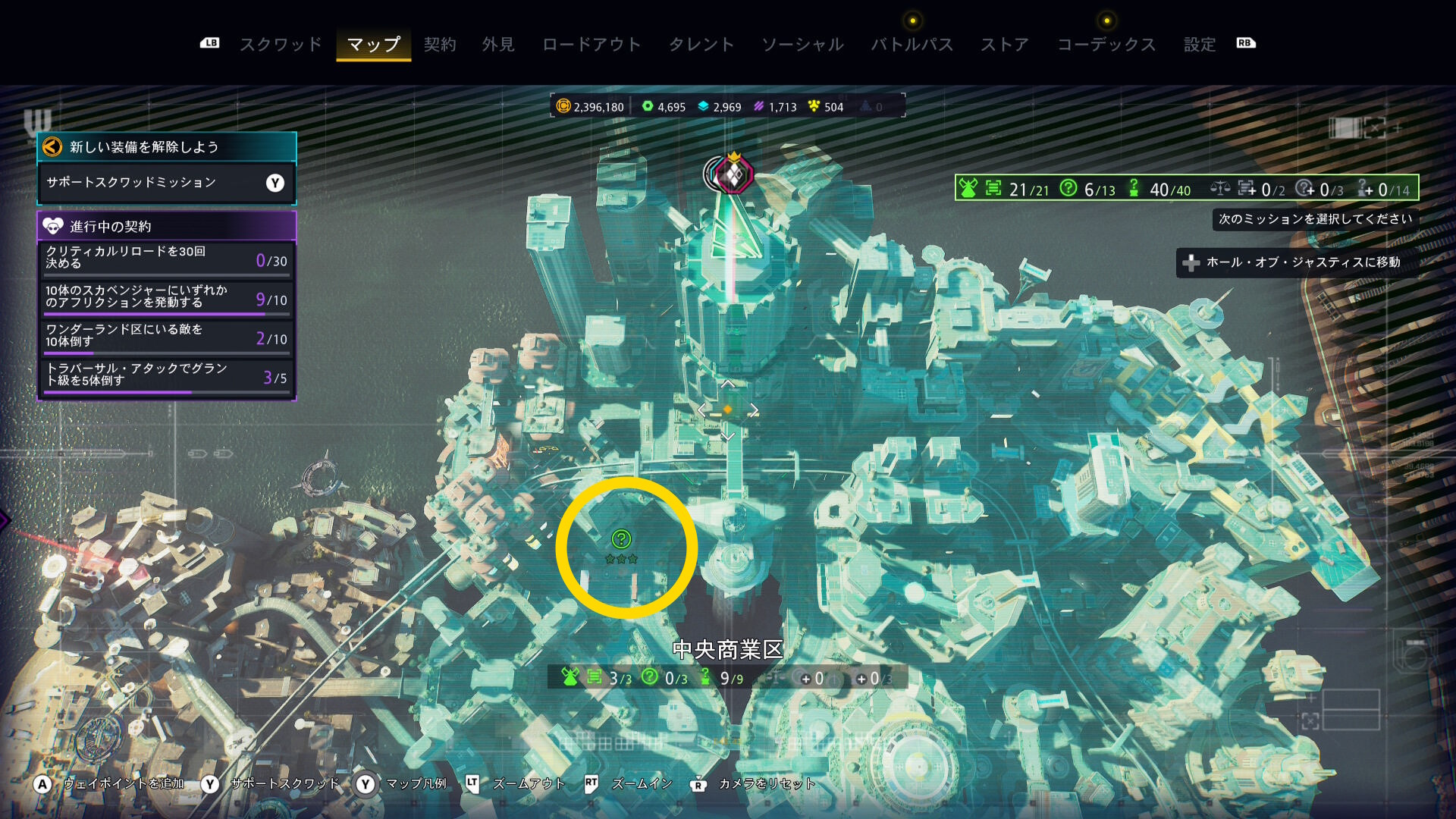Open the ソーシャル tab
1456x819 pixels.
point(802,45)
